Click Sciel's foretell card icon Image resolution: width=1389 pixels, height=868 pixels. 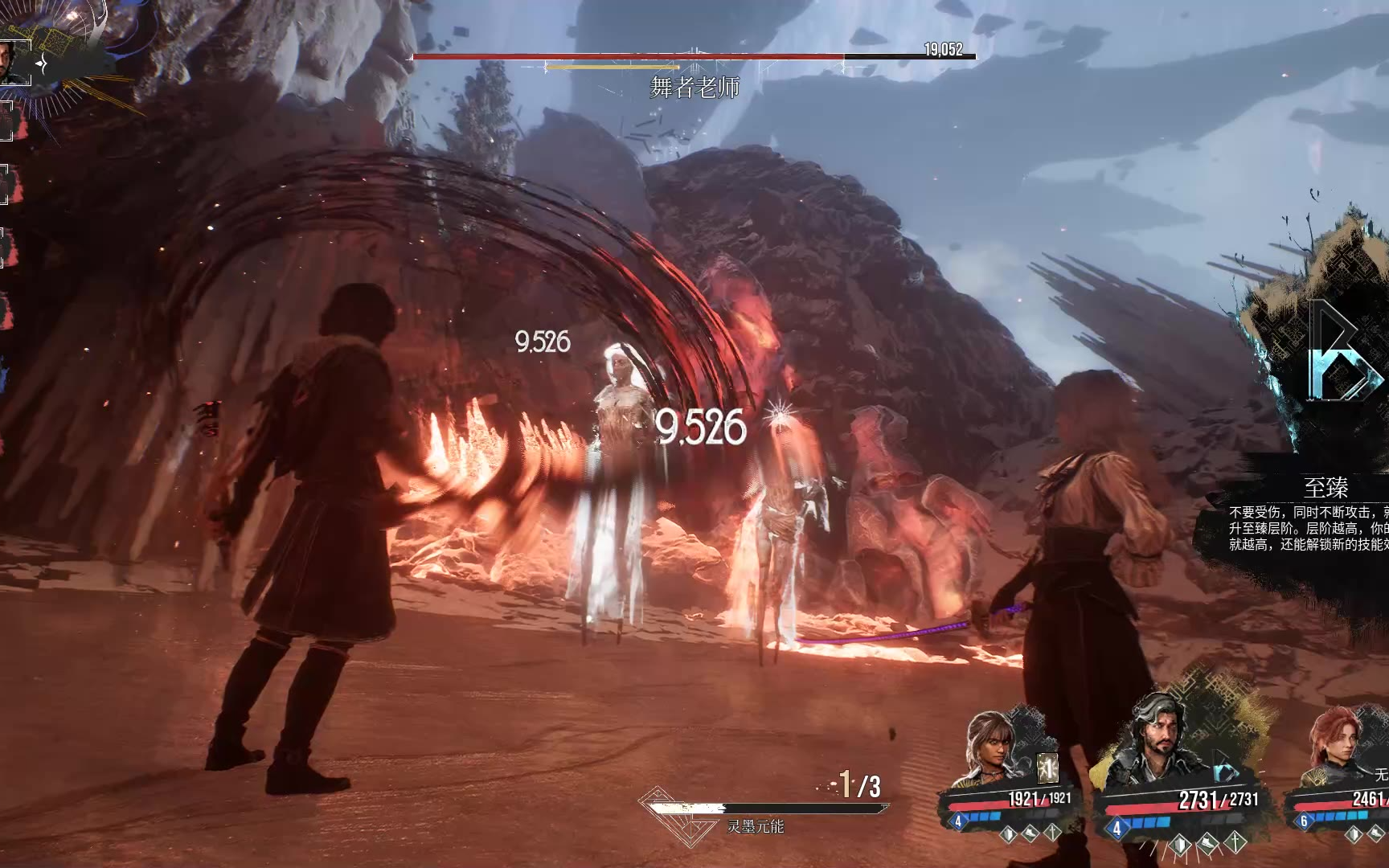click(x=1048, y=767)
